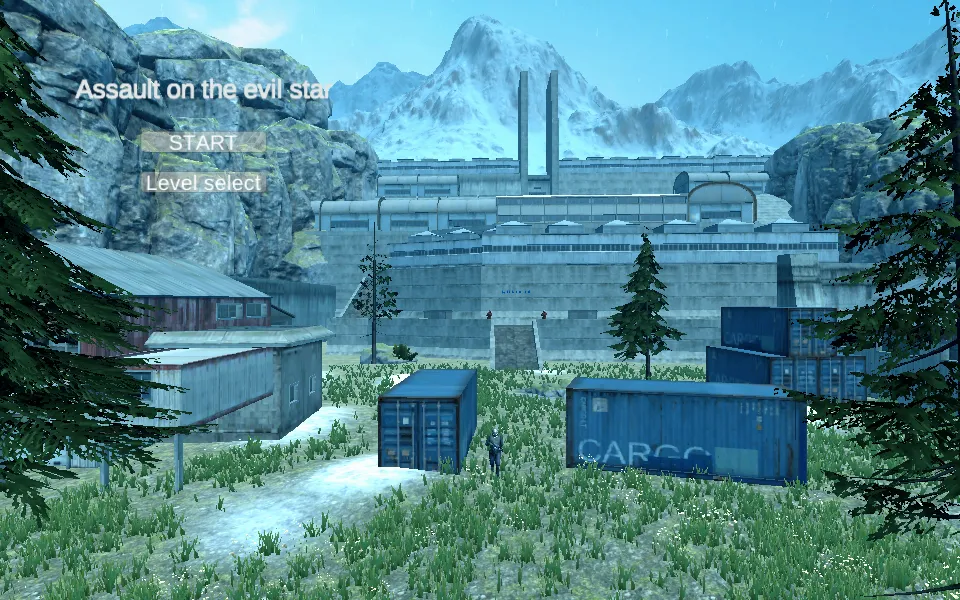Viewport: 960px width, 600px height.
Task: Open the Level select menu
Action: point(203,183)
